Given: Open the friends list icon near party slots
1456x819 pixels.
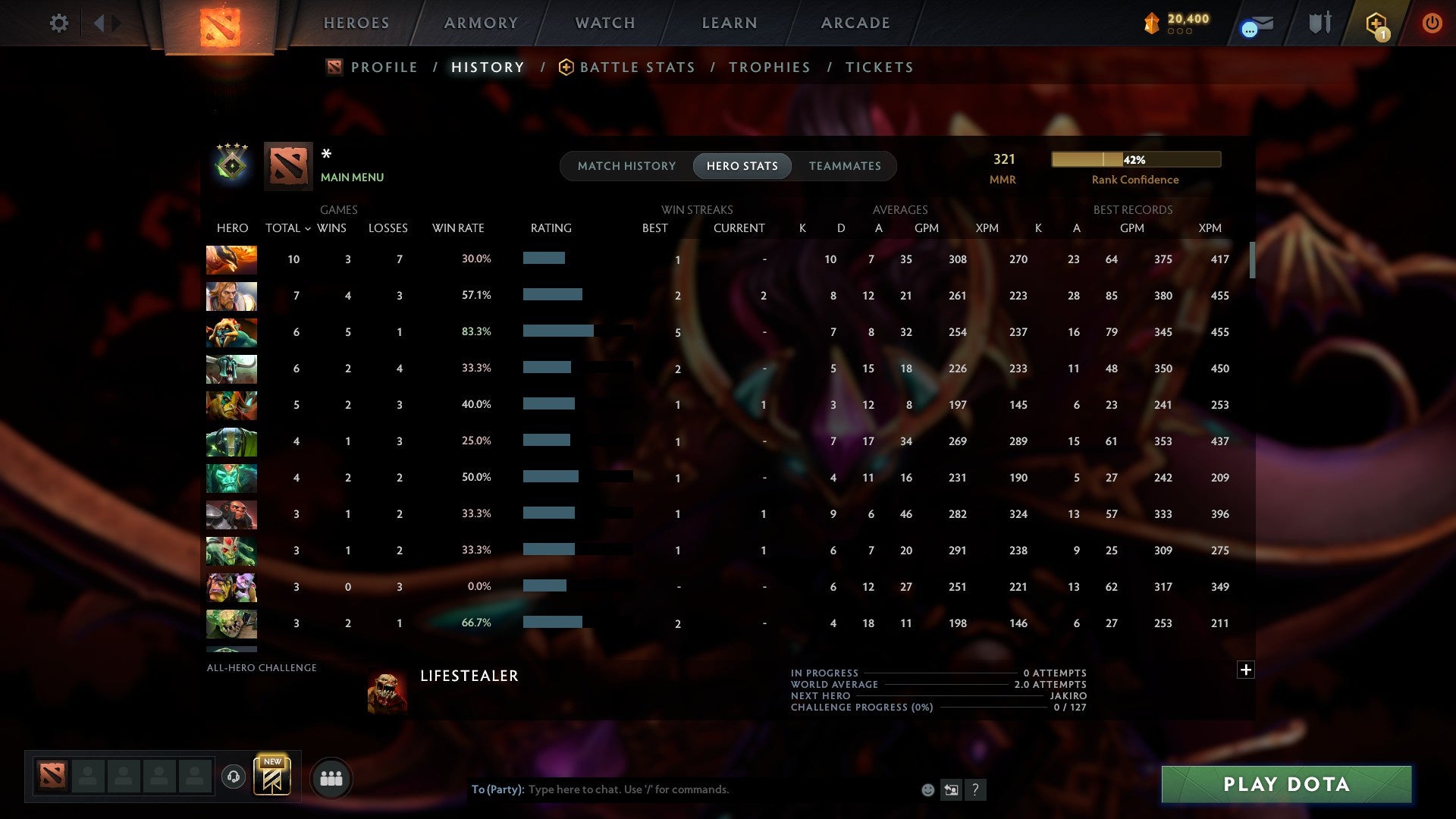Looking at the screenshot, I should tap(331, 777).
